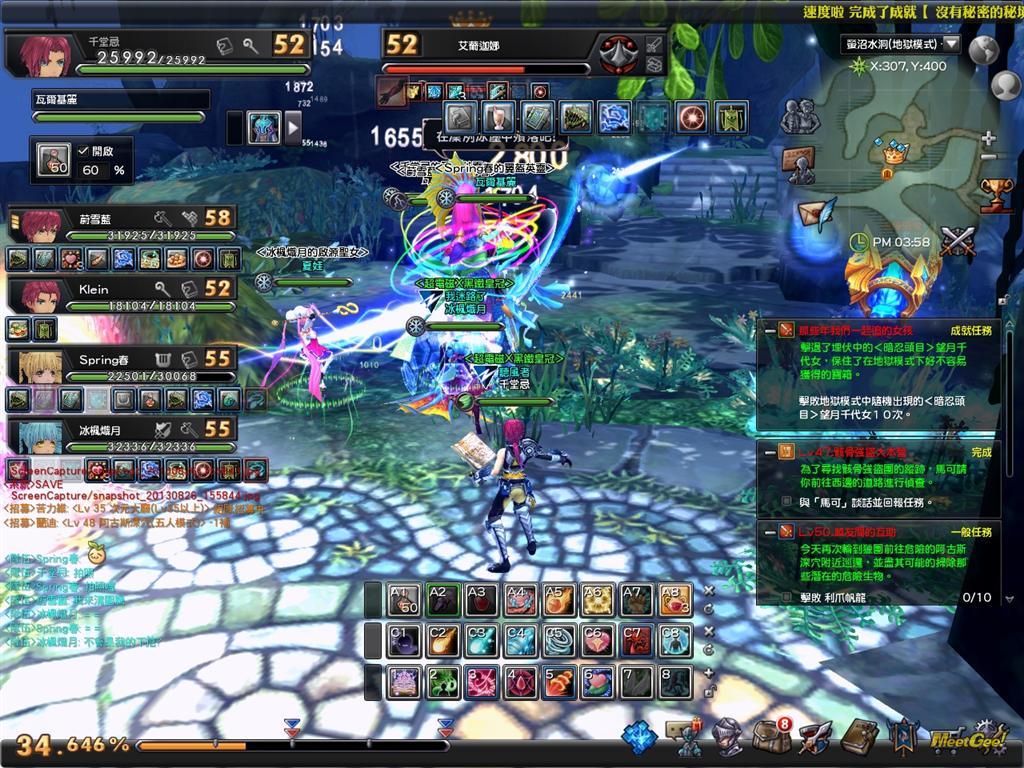
Task: Activate the C2 fireball skill slot
Action: tap(443, 641)
